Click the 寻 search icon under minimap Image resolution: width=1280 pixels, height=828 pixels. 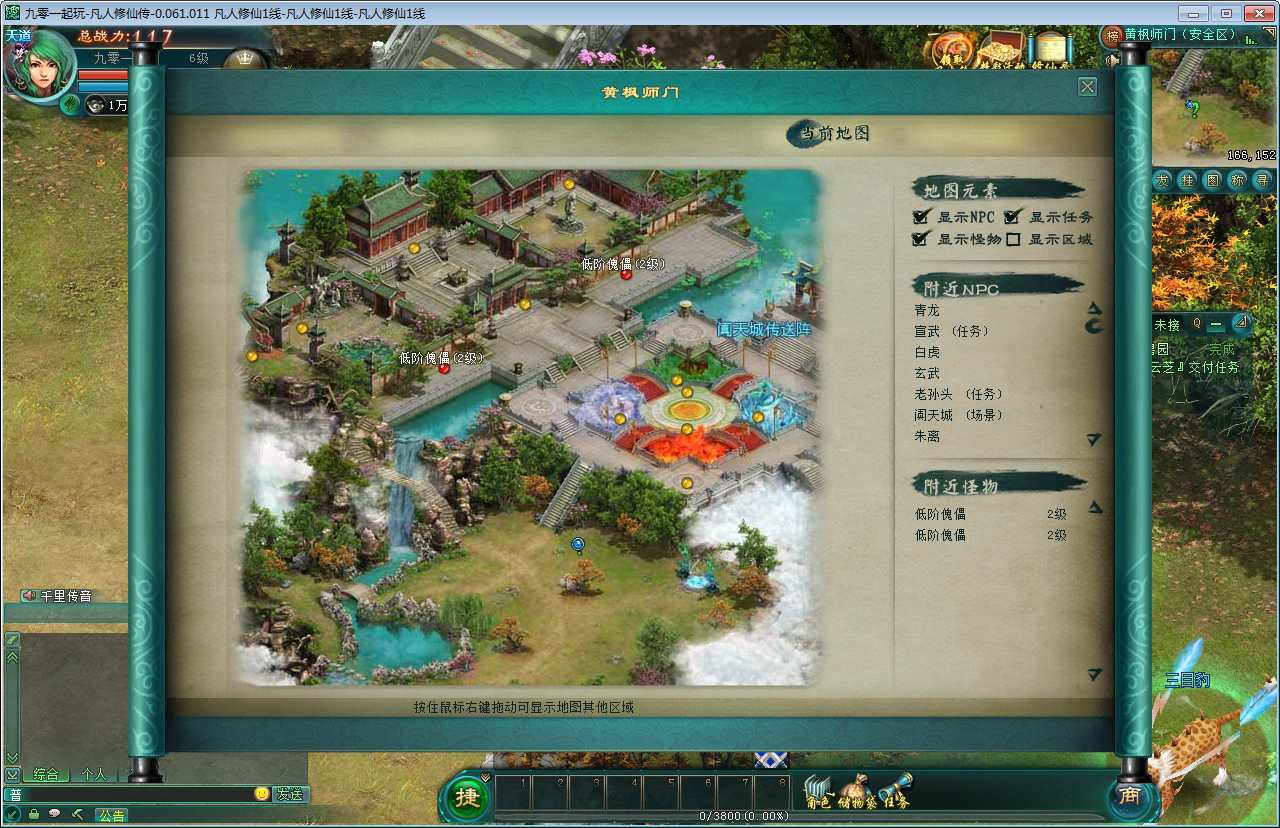click(1263, 179)
